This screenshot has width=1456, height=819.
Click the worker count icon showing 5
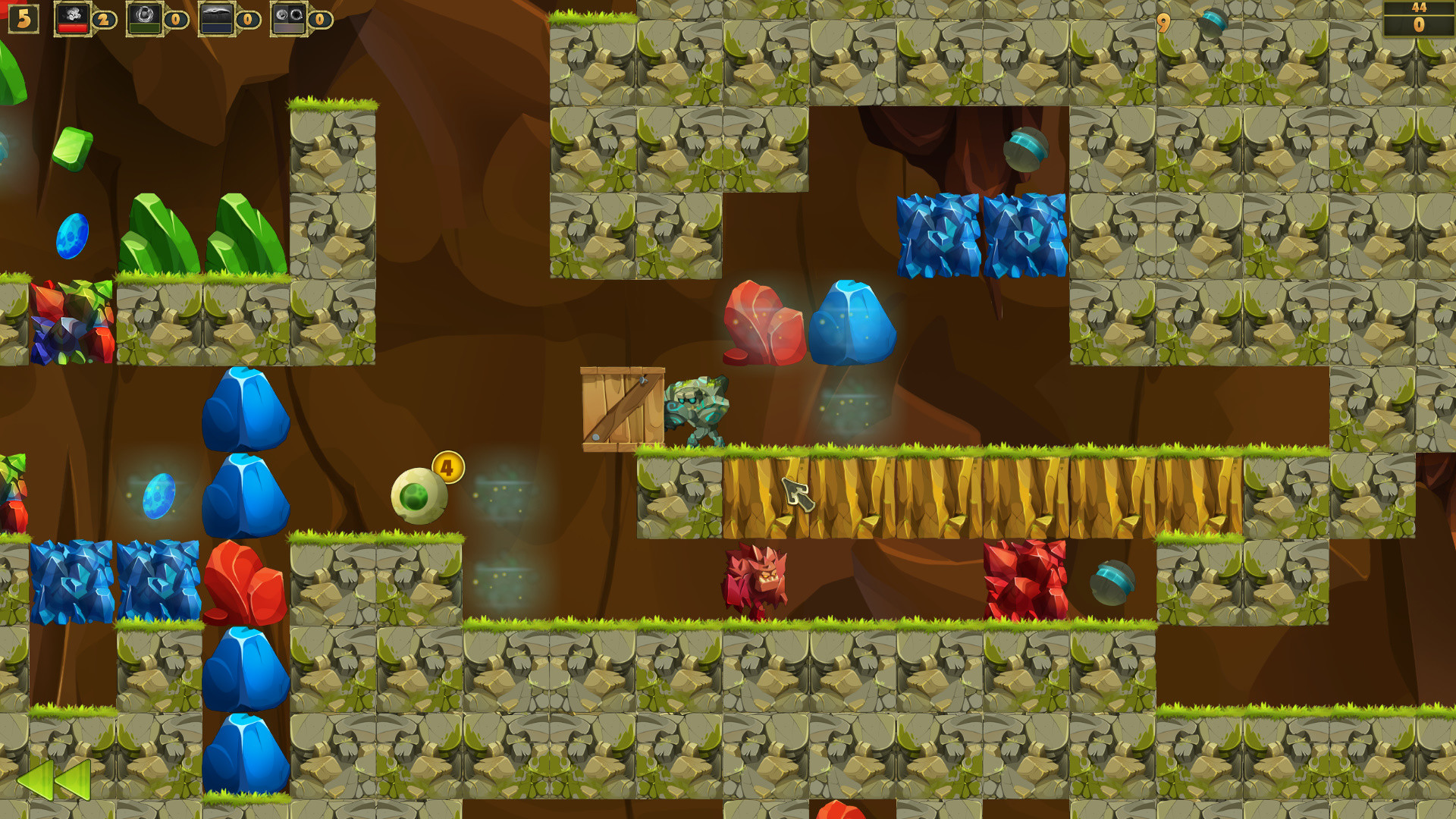[x=23, y=20]
